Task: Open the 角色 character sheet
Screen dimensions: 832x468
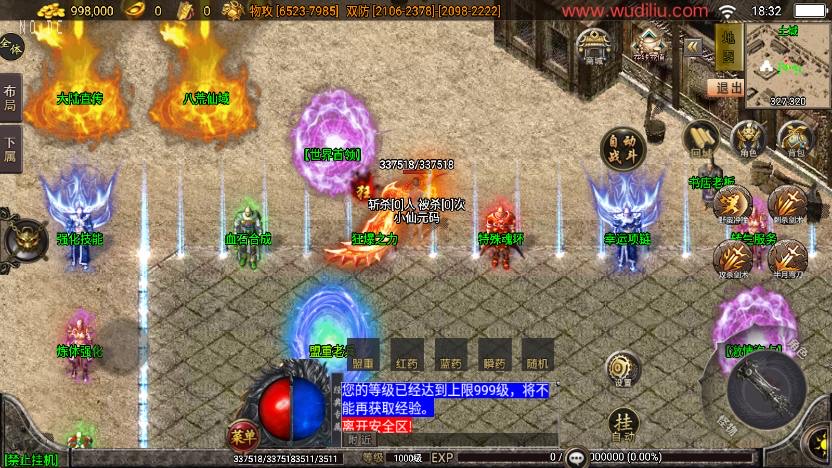Action: click(748, 140)
